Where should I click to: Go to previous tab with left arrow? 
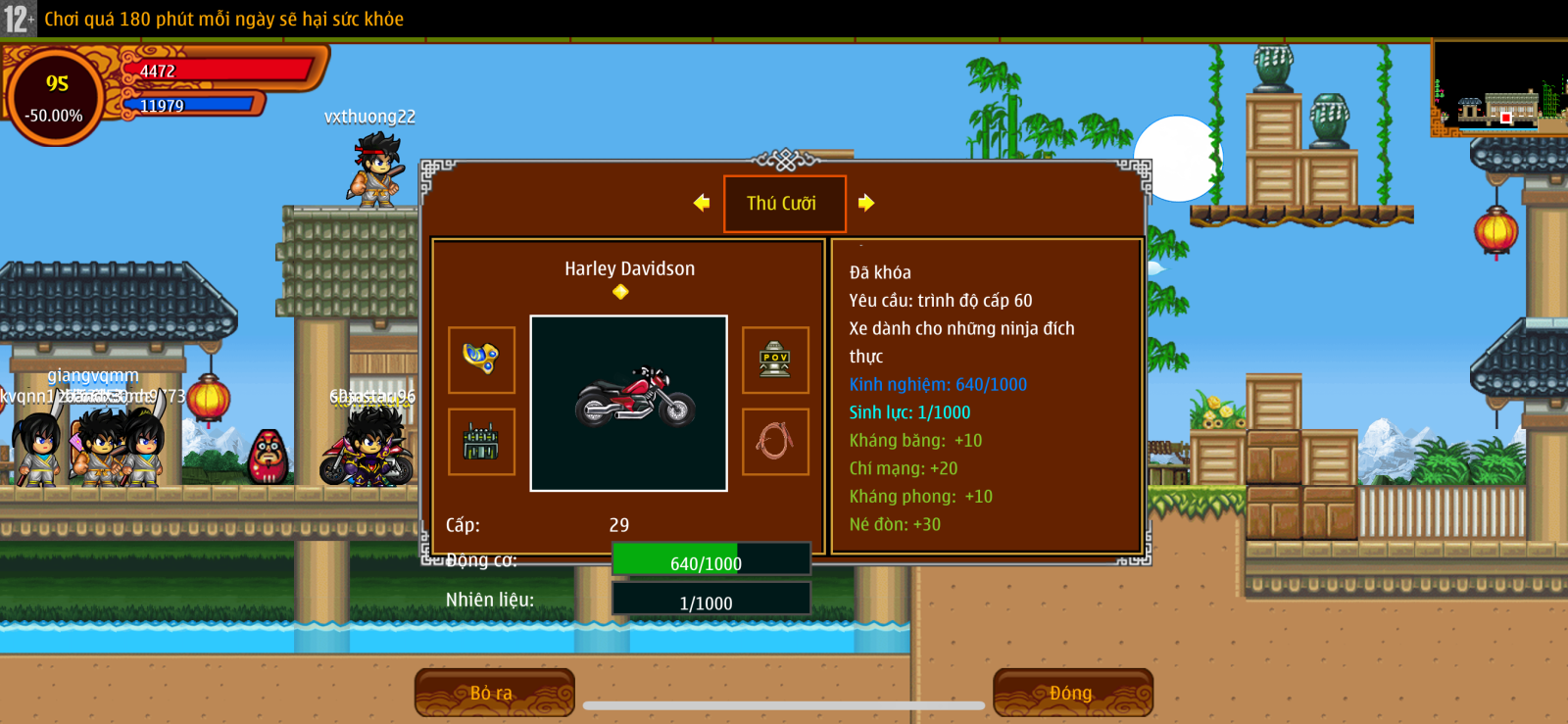coord(702,203)
